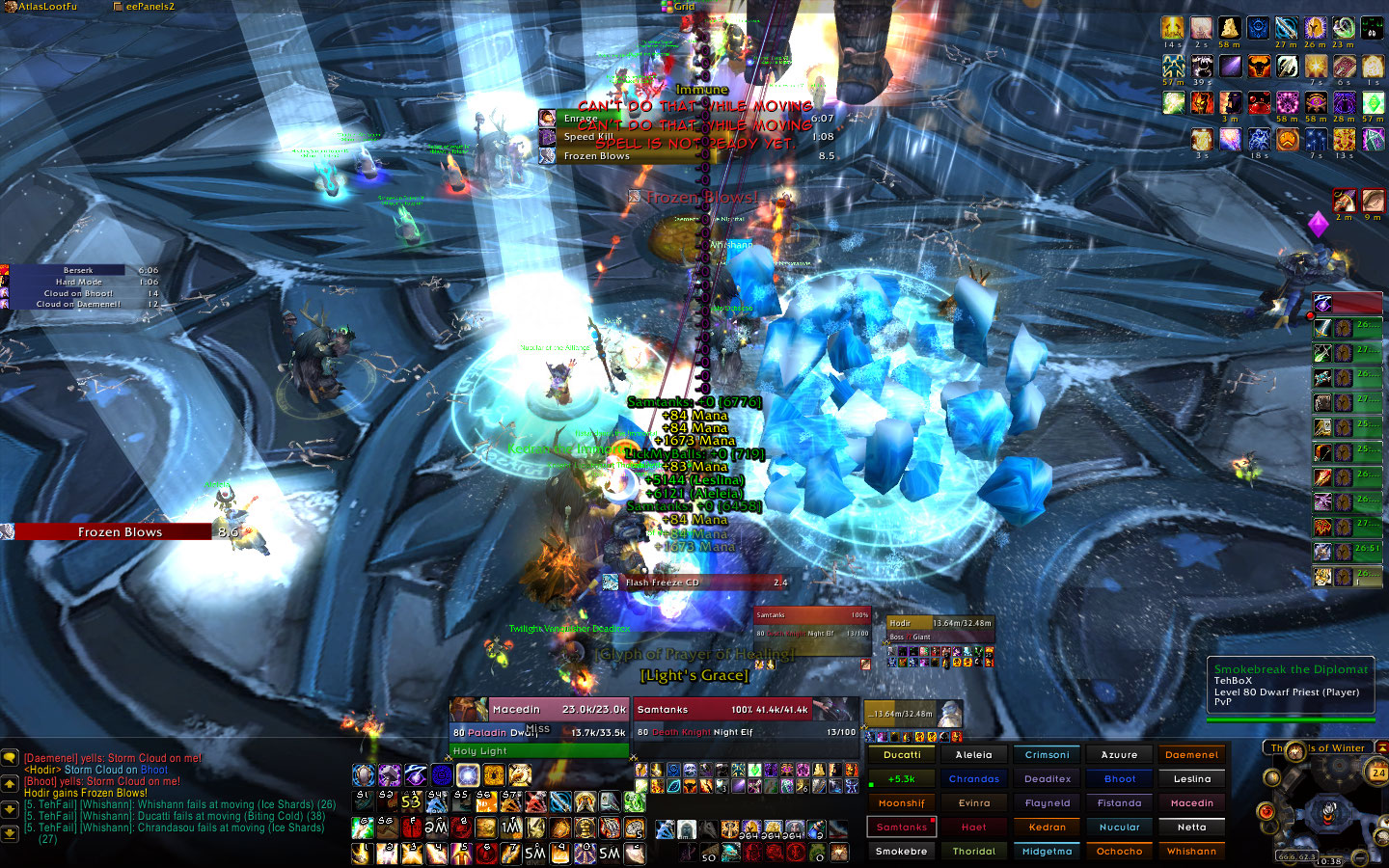Select Ducatti's raid frame

[902, 755]
